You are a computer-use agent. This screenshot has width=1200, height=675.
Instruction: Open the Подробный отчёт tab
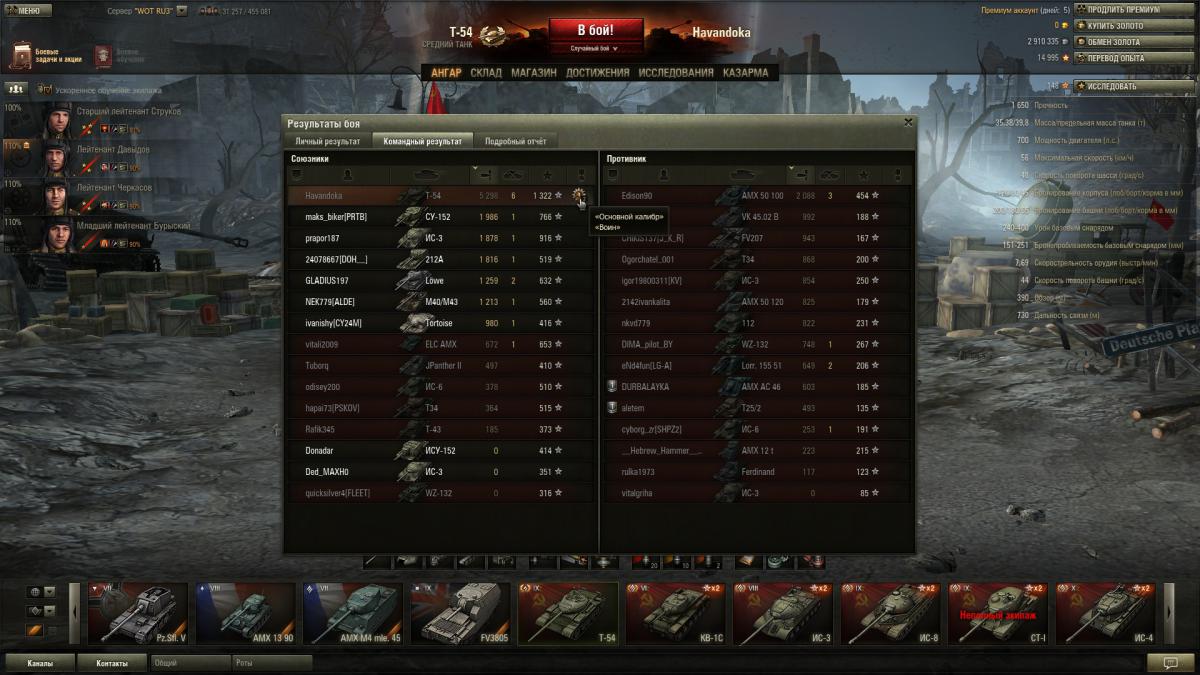pyautogui.click(x=515, y=141)
